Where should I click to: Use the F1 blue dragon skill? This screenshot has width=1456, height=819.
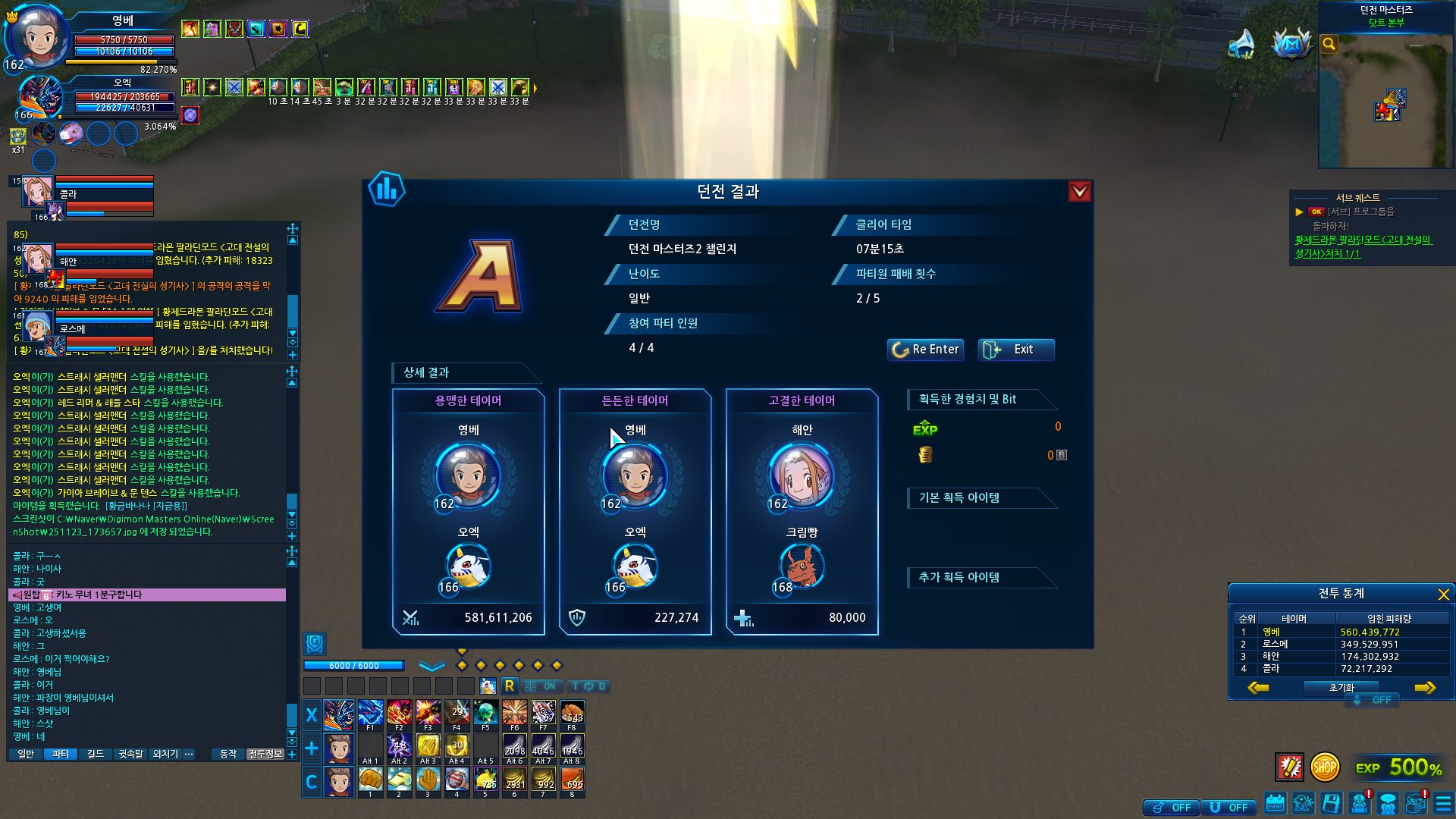coord(370,714)
